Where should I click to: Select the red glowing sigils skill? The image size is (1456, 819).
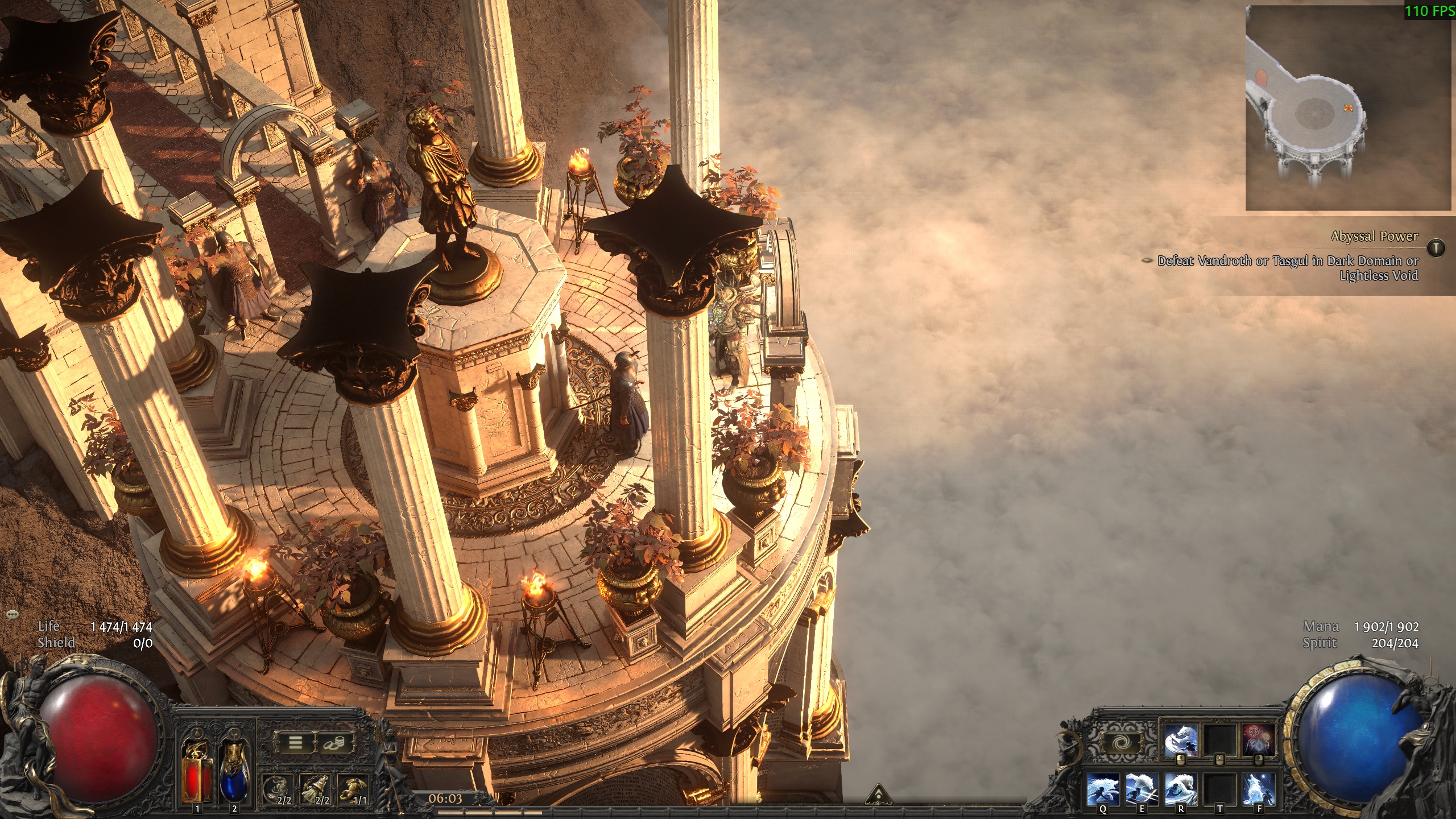pos(1258,741)
